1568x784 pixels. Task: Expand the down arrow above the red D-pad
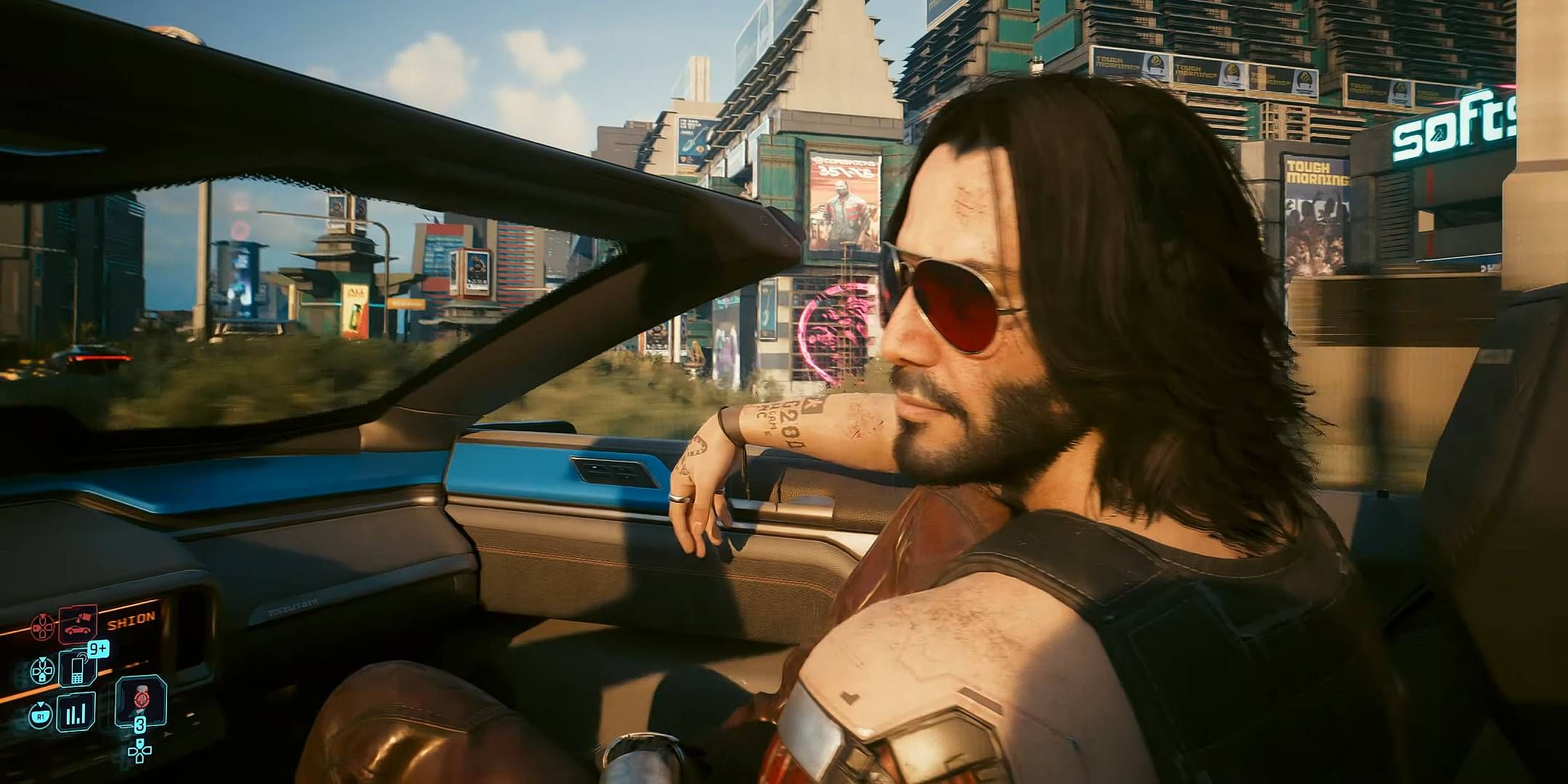[x=43, y=616]
